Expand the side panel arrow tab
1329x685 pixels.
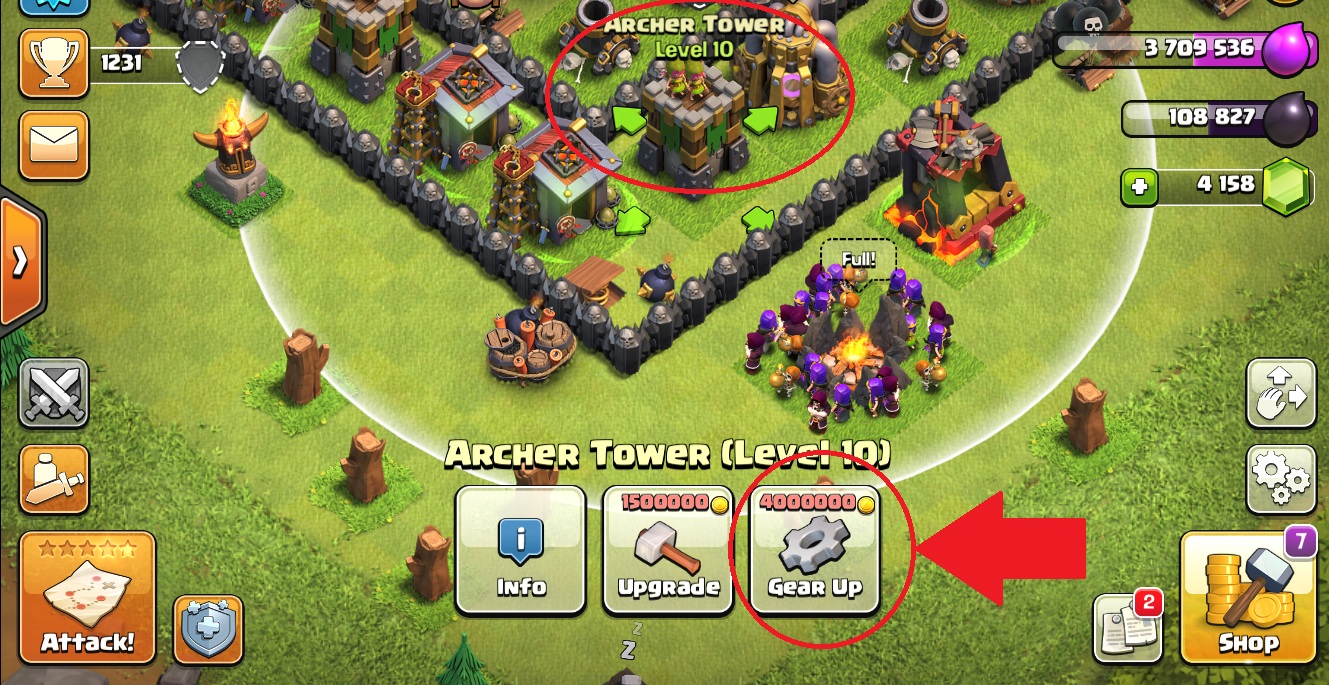tap(20, 262)
